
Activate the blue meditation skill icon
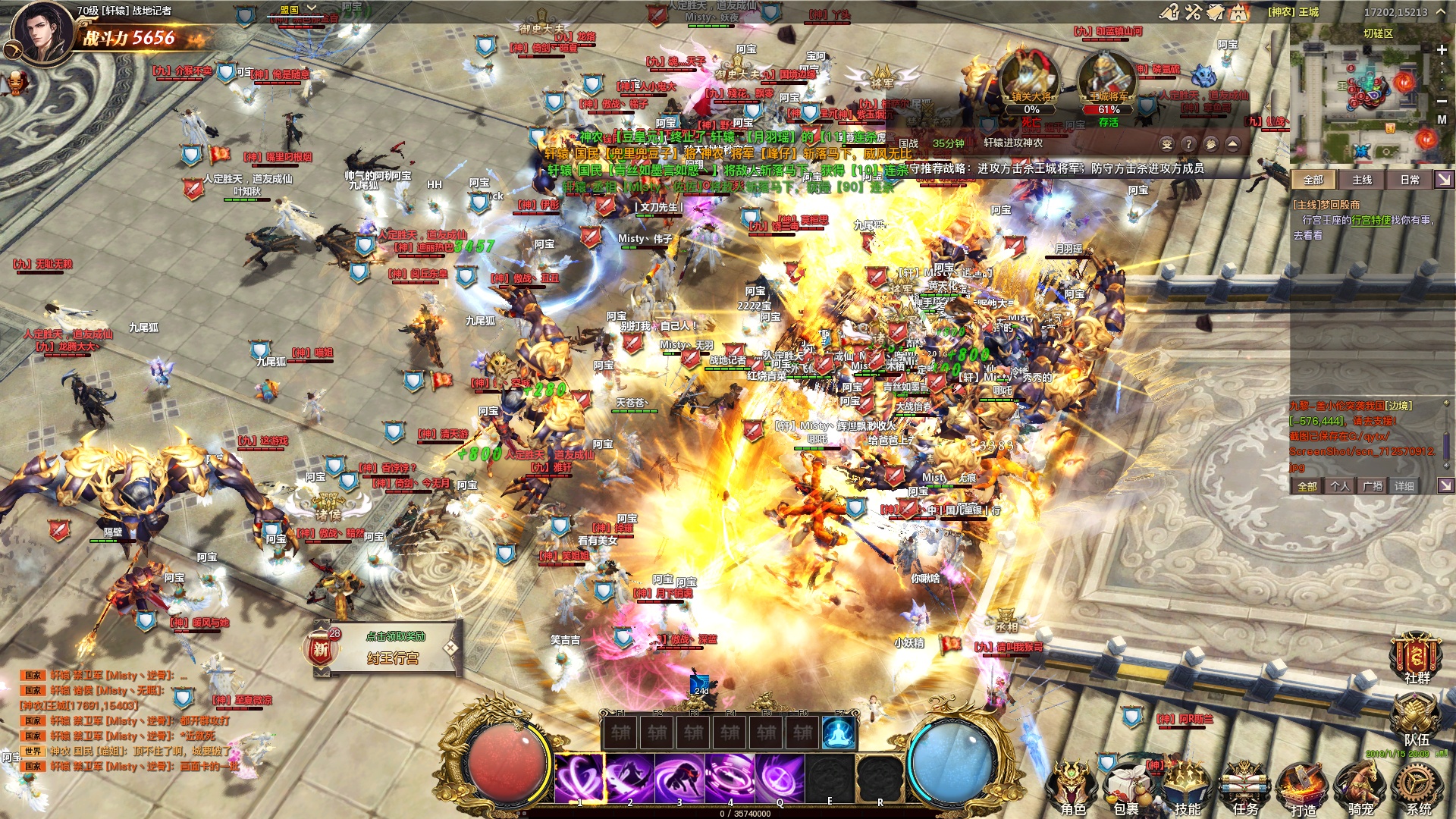[839, 733]
